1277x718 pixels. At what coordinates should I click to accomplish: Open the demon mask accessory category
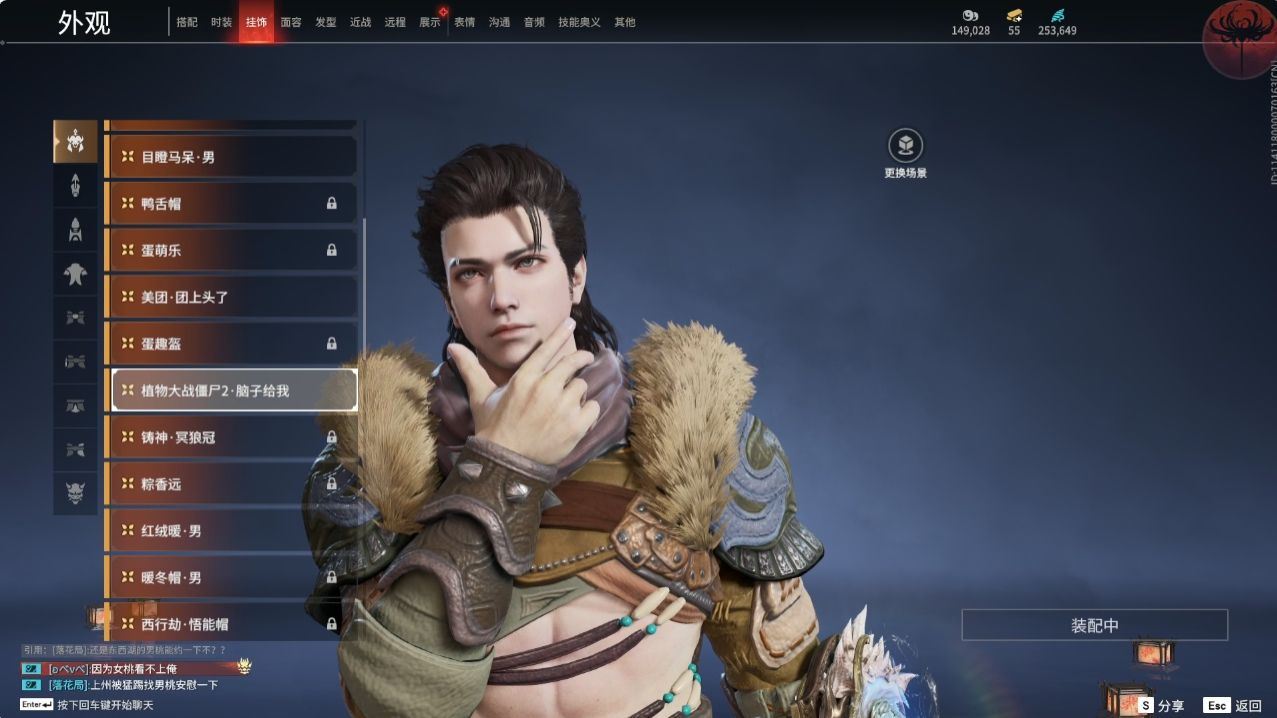click(76, 493)
